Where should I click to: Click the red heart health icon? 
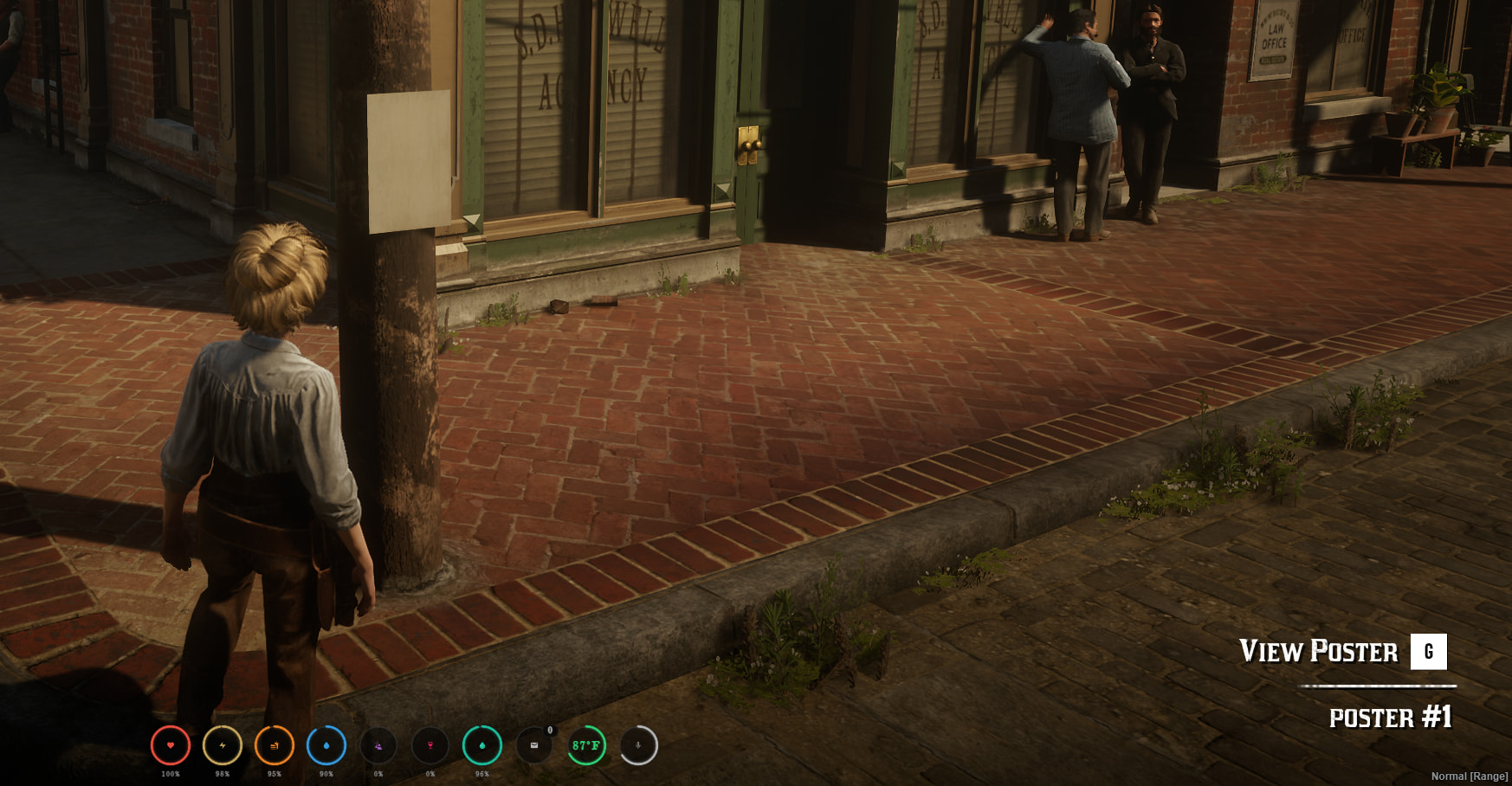171,745
